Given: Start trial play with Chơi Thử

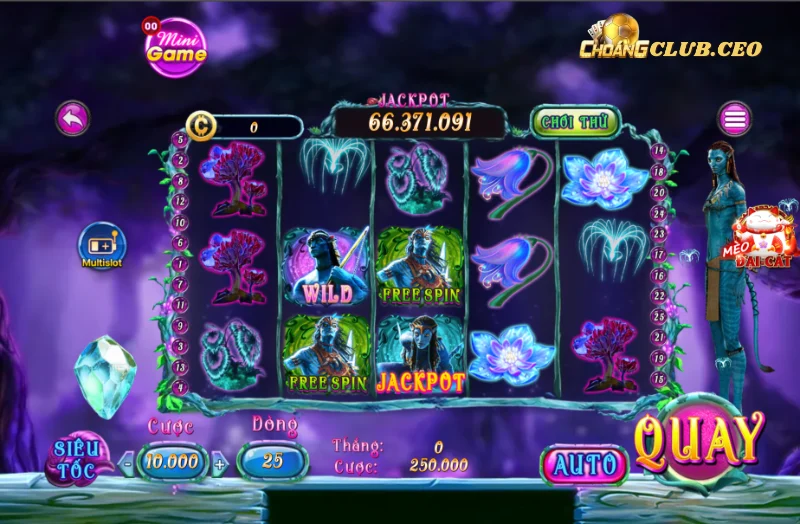Looking at the screenshot, I should [574, 122].
